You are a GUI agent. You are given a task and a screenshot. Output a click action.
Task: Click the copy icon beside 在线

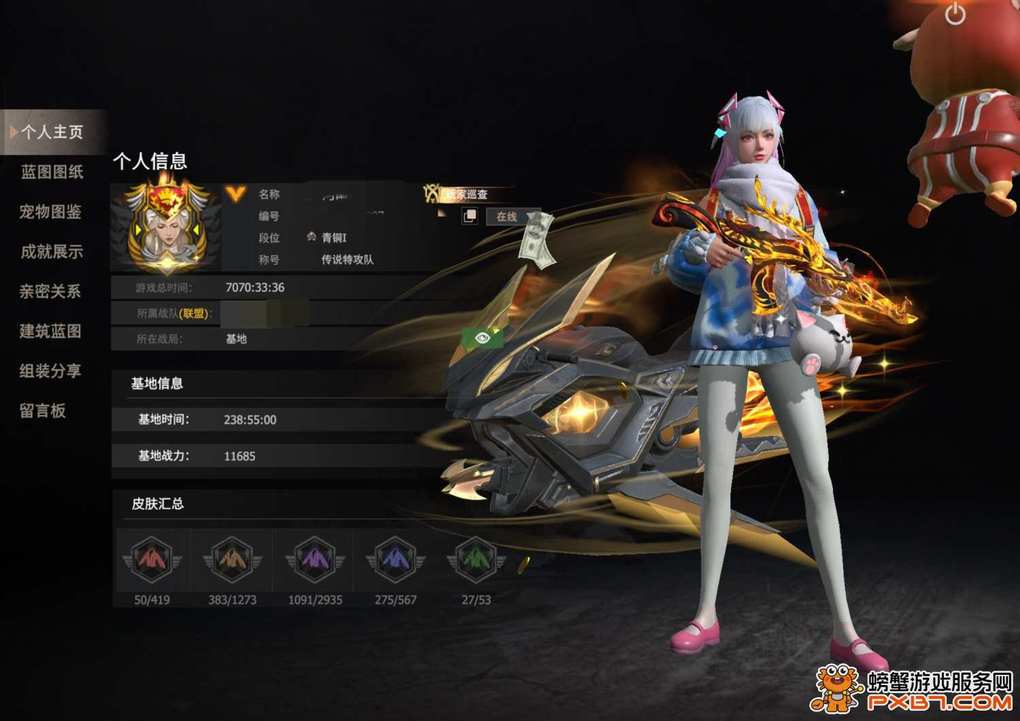[469, 216]
